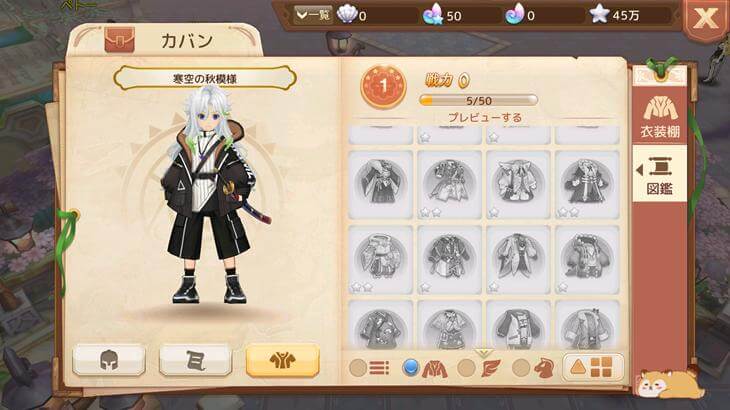Select the scroll button below the character

(196, 360)
